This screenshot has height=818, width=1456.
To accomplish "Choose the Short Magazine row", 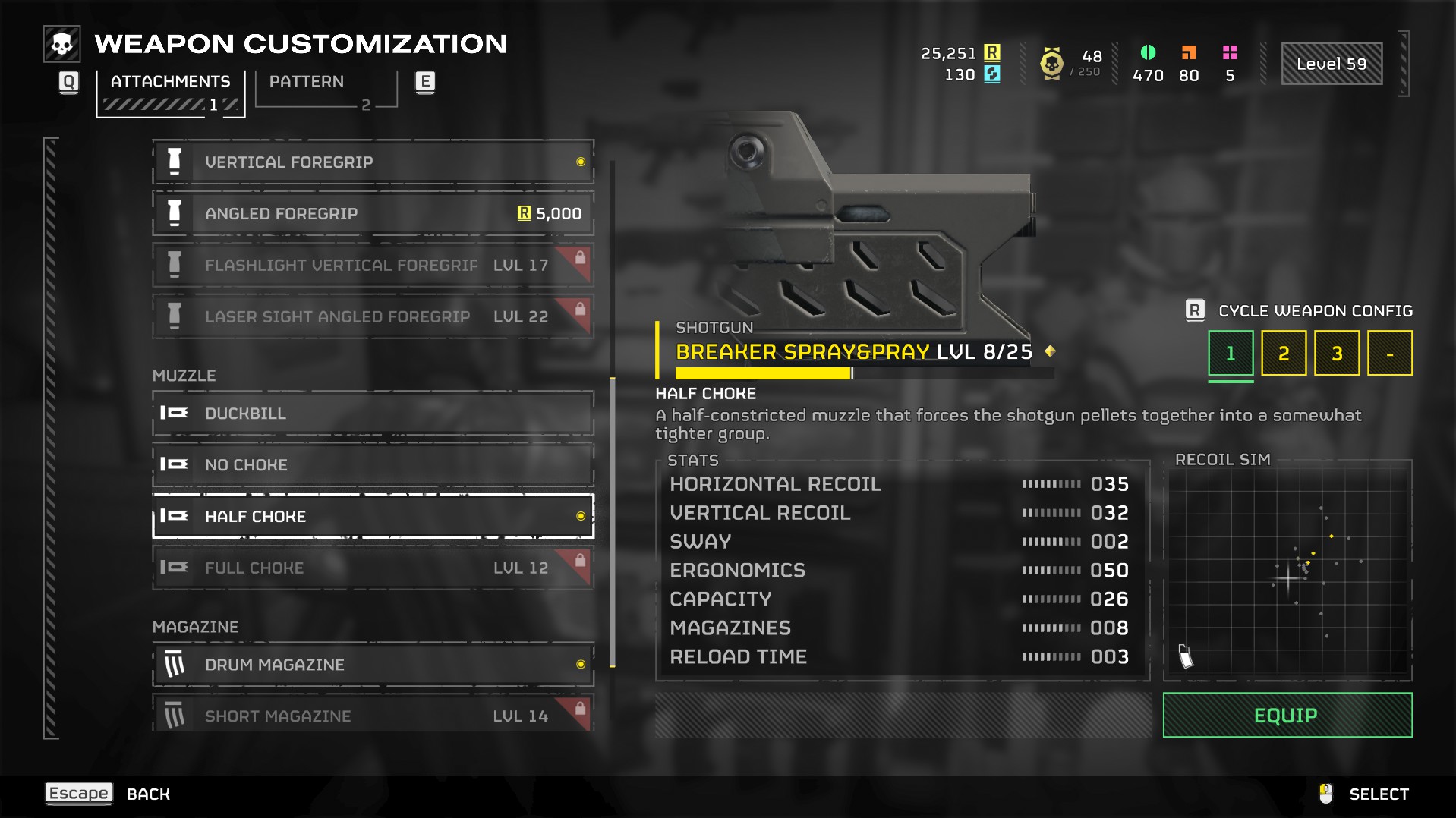I will tap(372, 716).
